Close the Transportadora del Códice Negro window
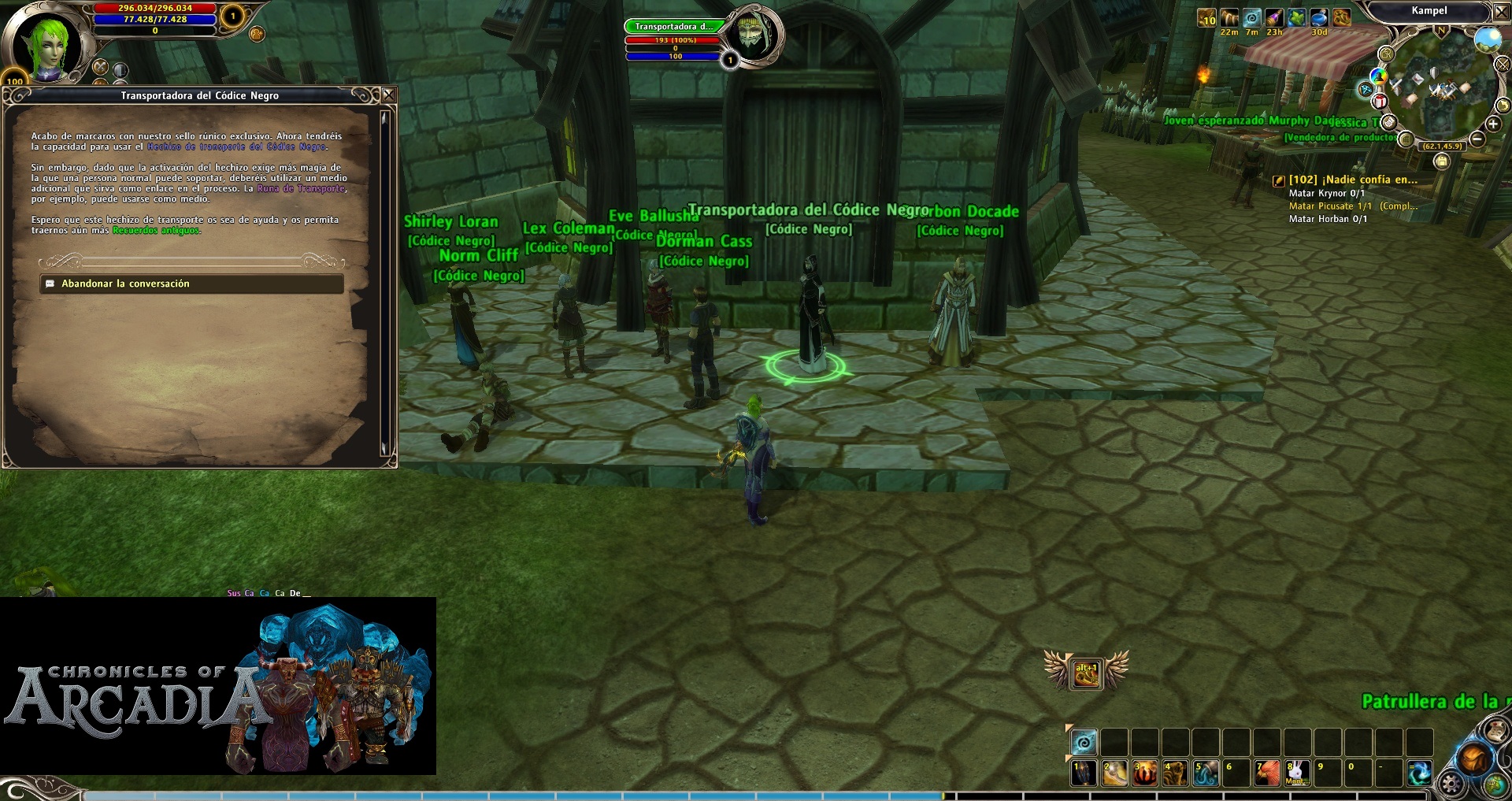1512x801 pixels. click(x=388, y=95)
